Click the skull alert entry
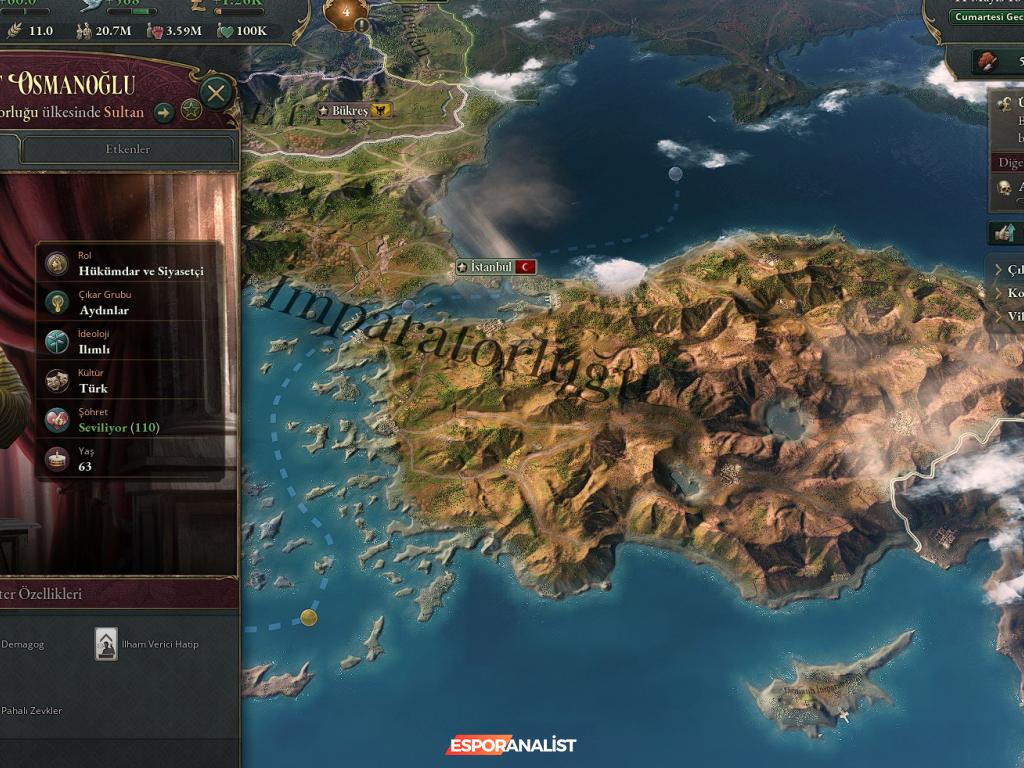This screenshot has width=1024, height=768. pyautogui.click(x=1005, y=187)
